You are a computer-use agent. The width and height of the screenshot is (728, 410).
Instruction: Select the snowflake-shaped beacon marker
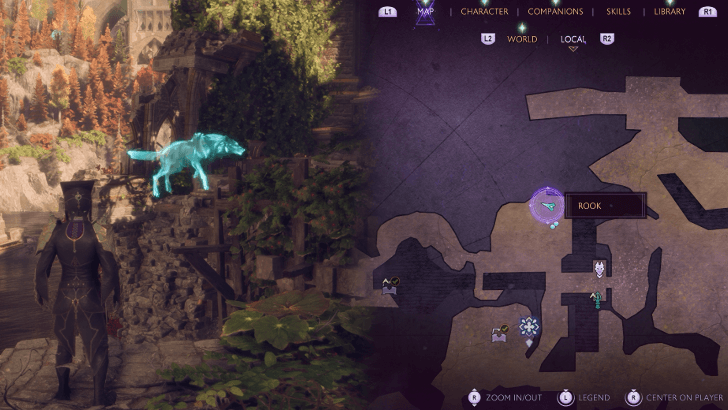click(x=528, y=326)
